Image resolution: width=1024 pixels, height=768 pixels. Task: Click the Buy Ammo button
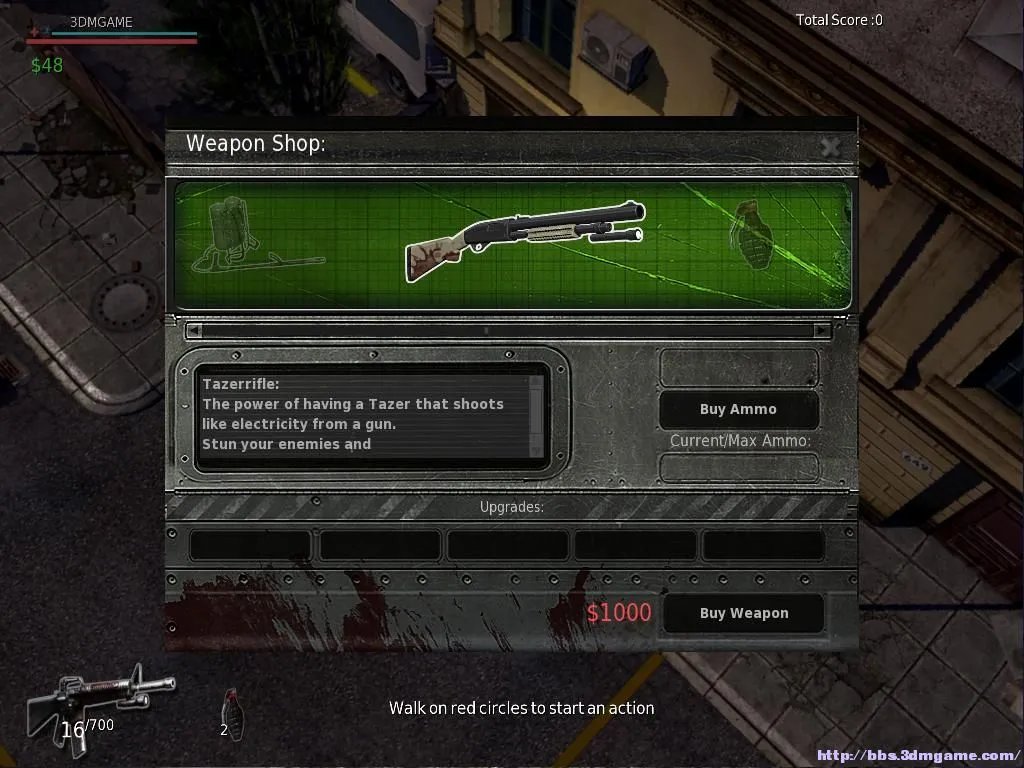click(738, 409)
